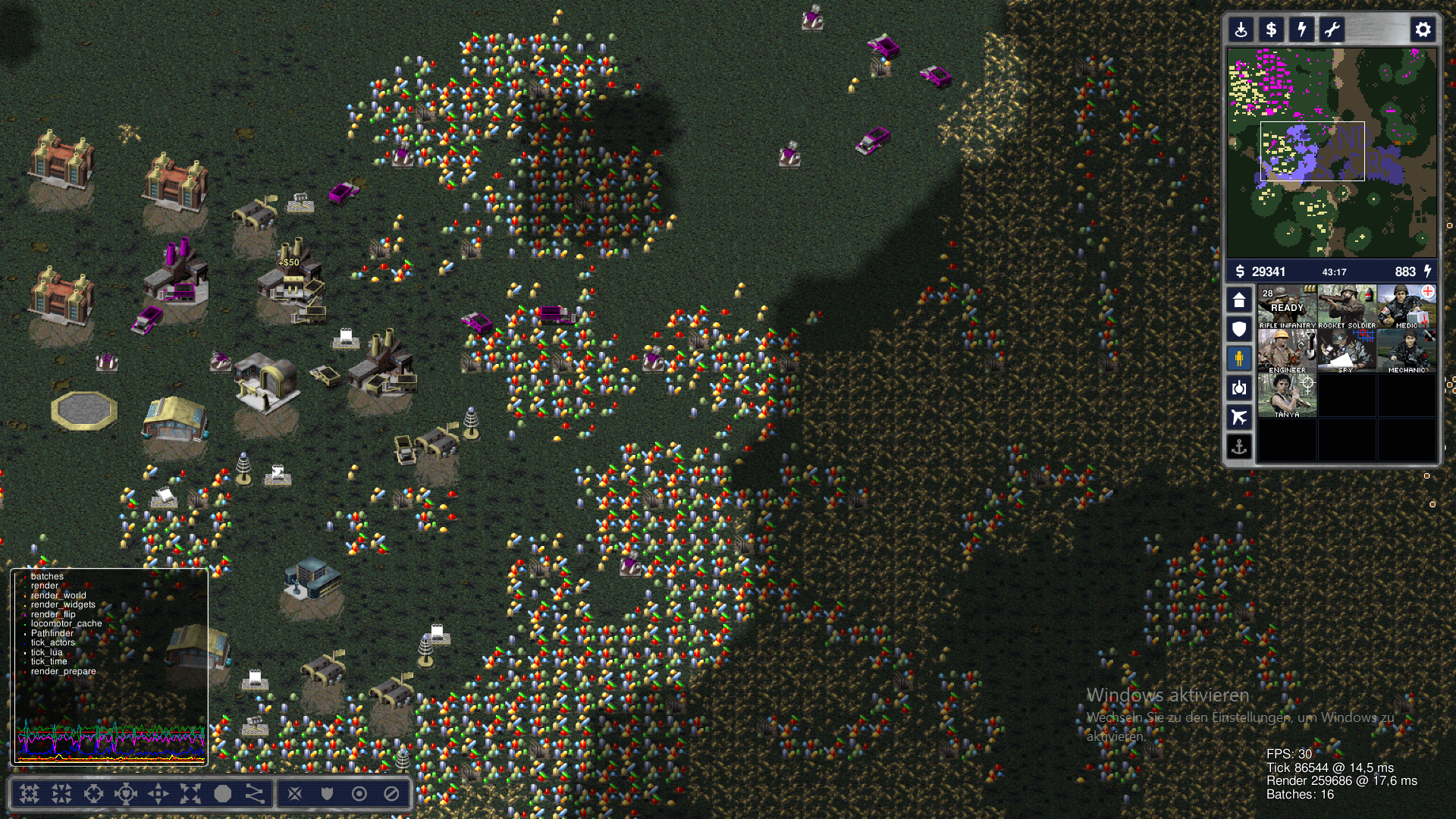This screenshot has width=1456, height=819.
Task: Open the defense production tab
Action: click(x=1239, y=329)
